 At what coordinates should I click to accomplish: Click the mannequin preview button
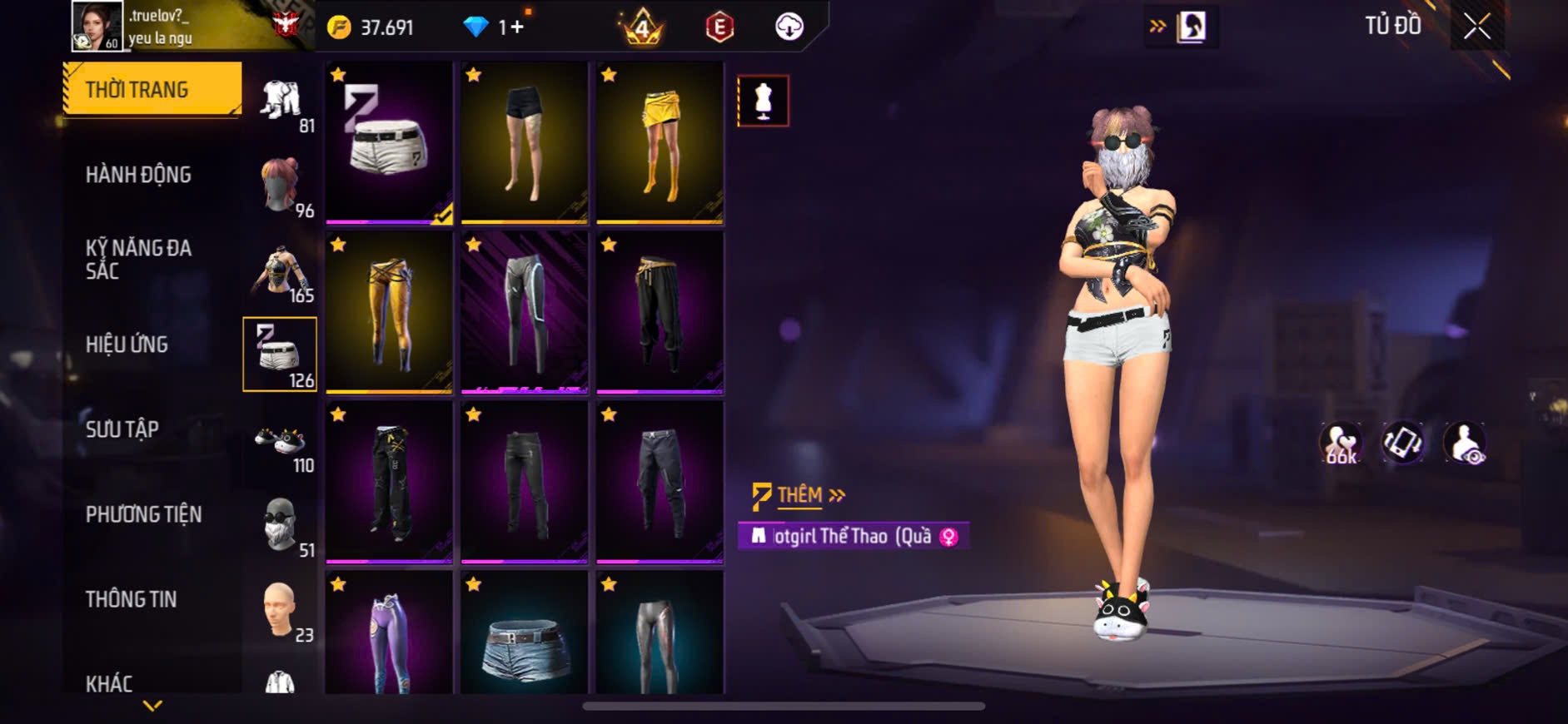point(763,102)
